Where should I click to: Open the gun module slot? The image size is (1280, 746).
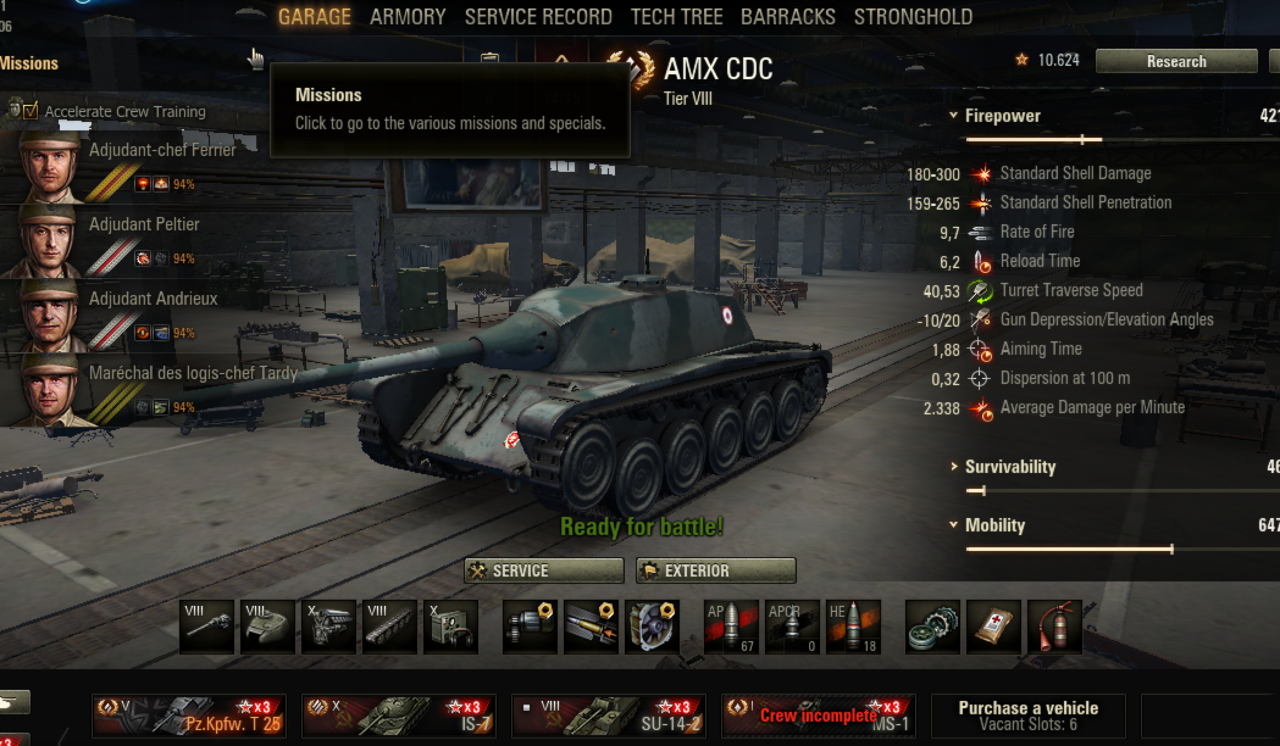coord(207,627)
